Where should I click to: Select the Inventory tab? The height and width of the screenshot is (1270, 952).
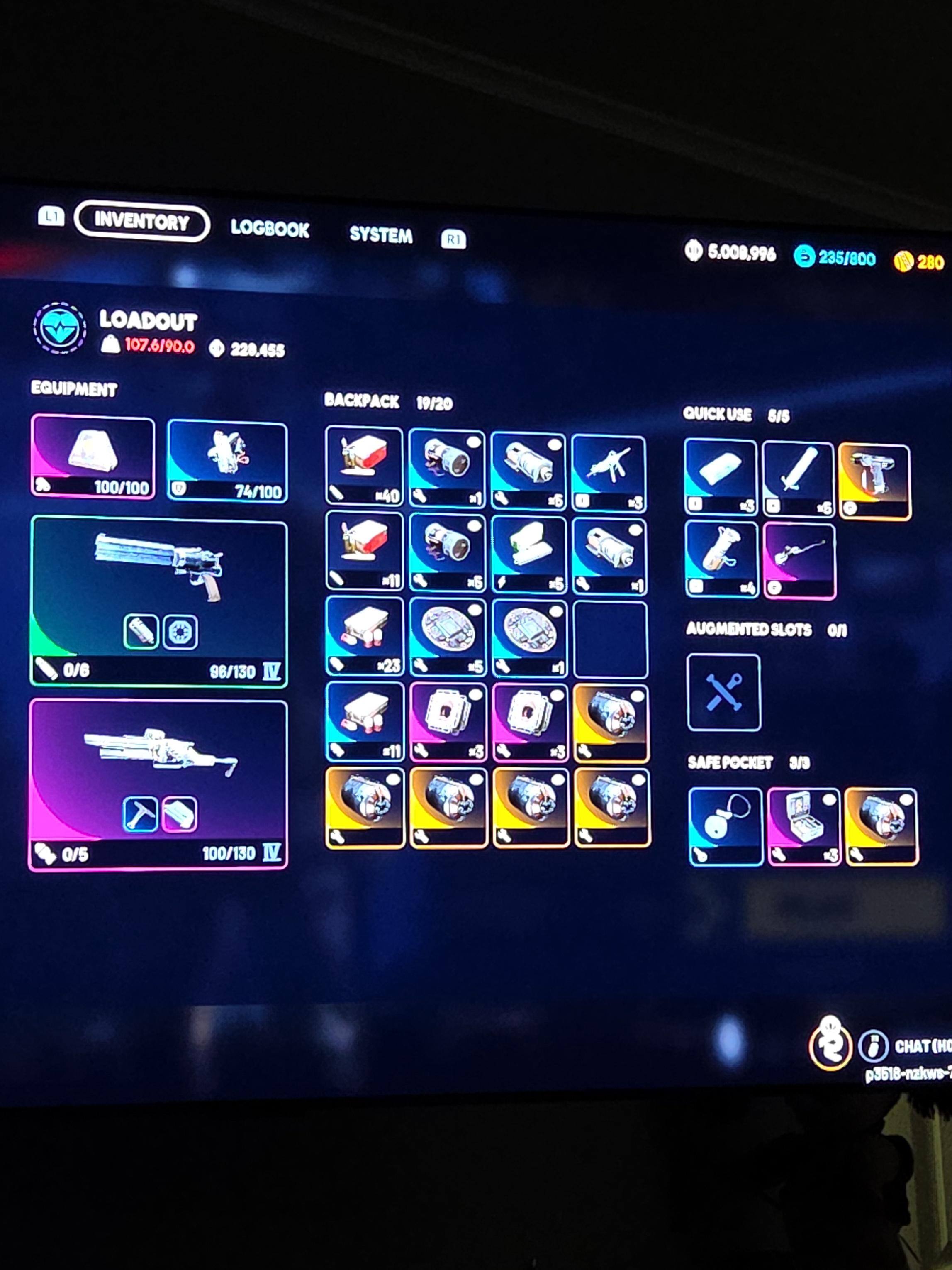142,222
